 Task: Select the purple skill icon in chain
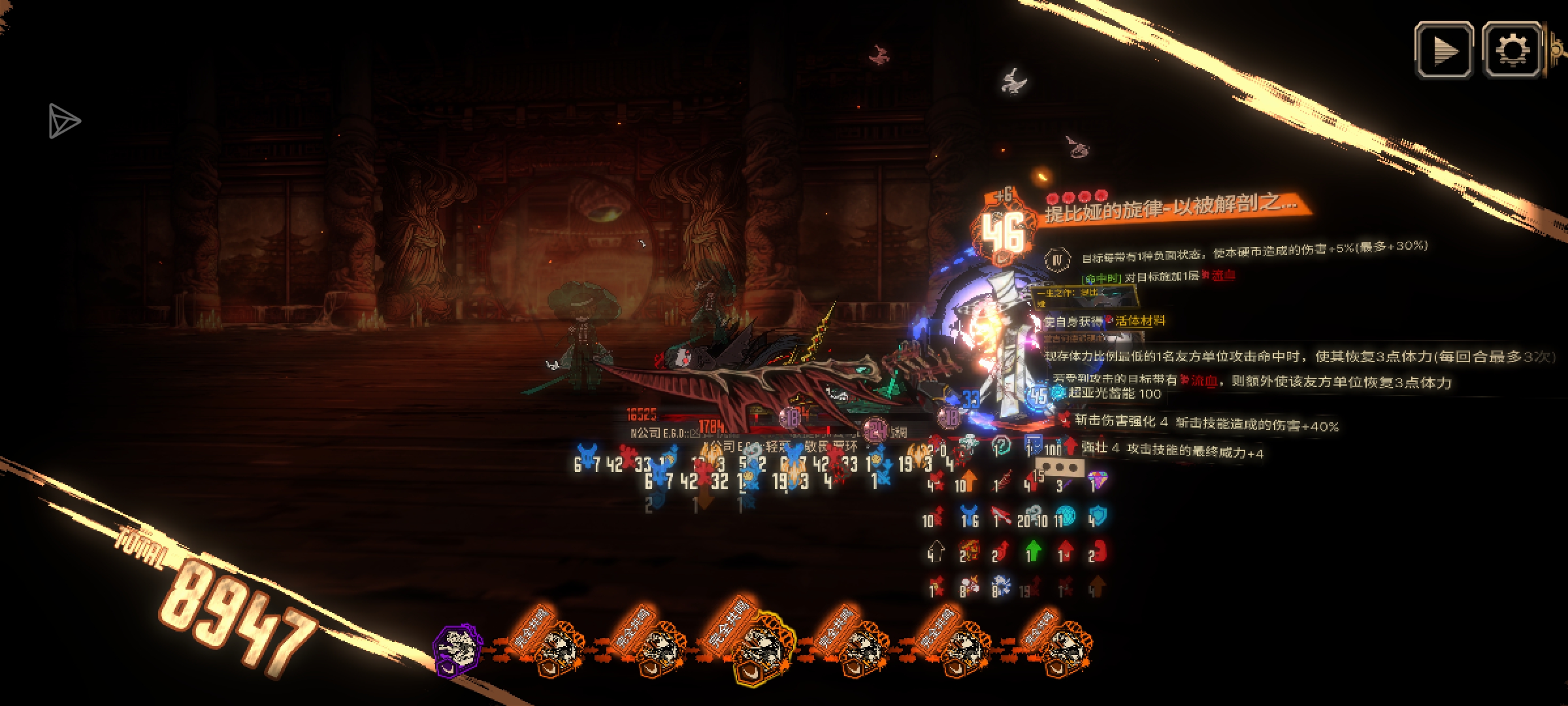pos(458,649)
